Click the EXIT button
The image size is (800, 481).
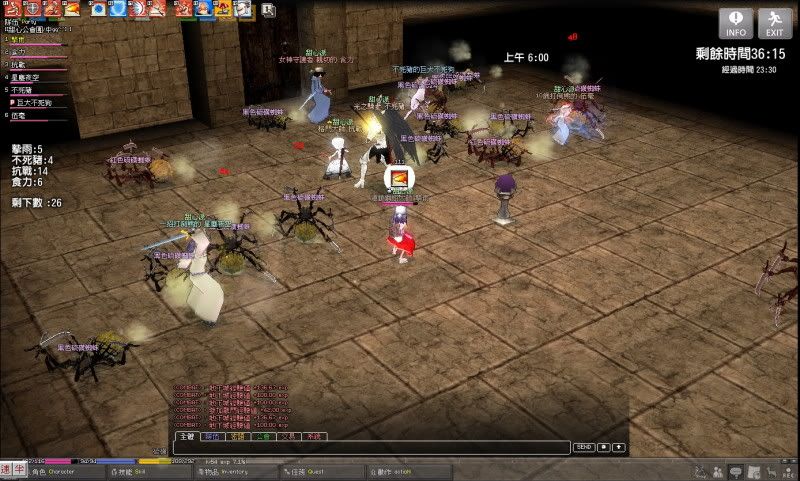[x=774, y=24]
